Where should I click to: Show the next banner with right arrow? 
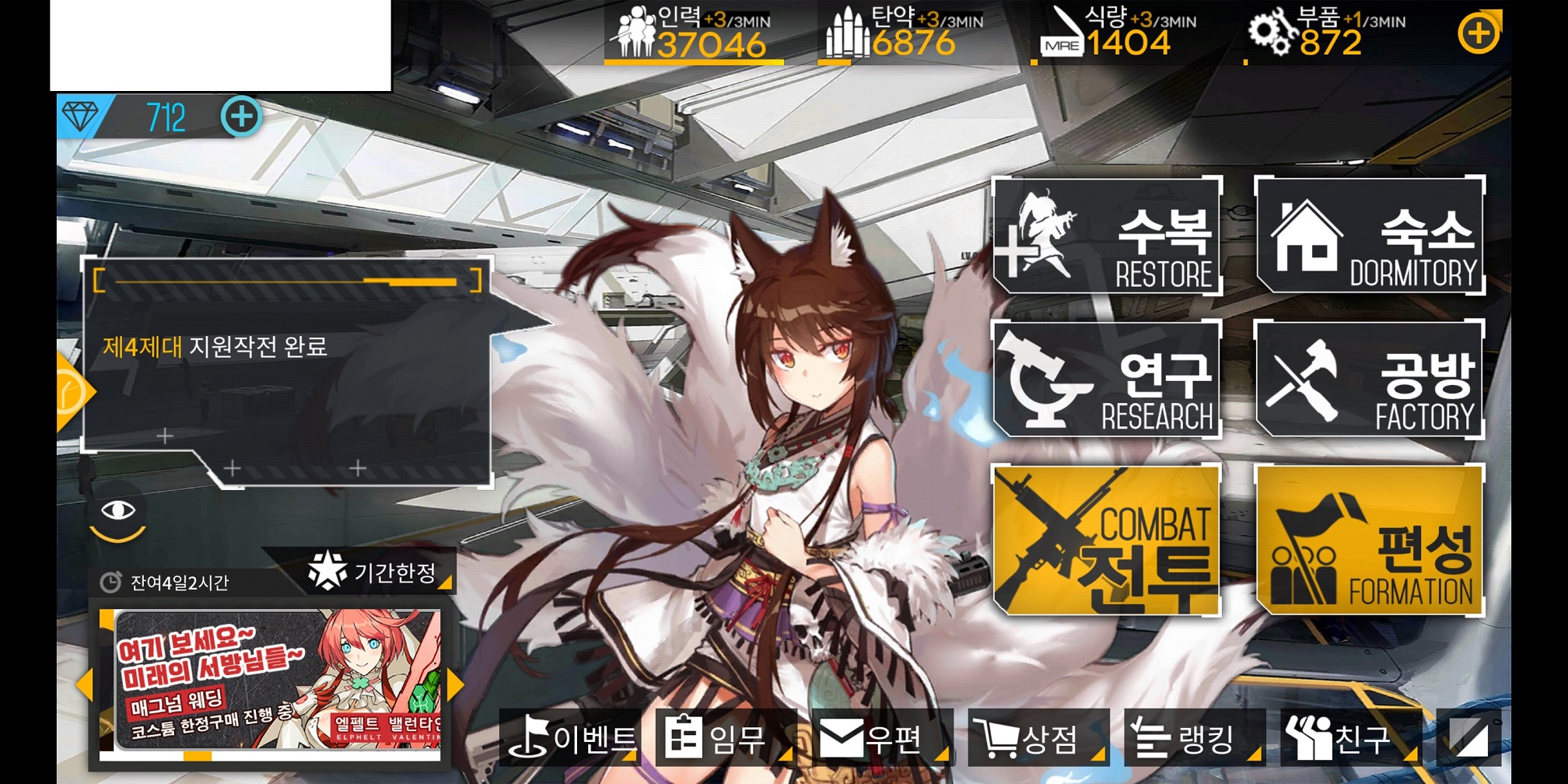[x=457, y=684]
